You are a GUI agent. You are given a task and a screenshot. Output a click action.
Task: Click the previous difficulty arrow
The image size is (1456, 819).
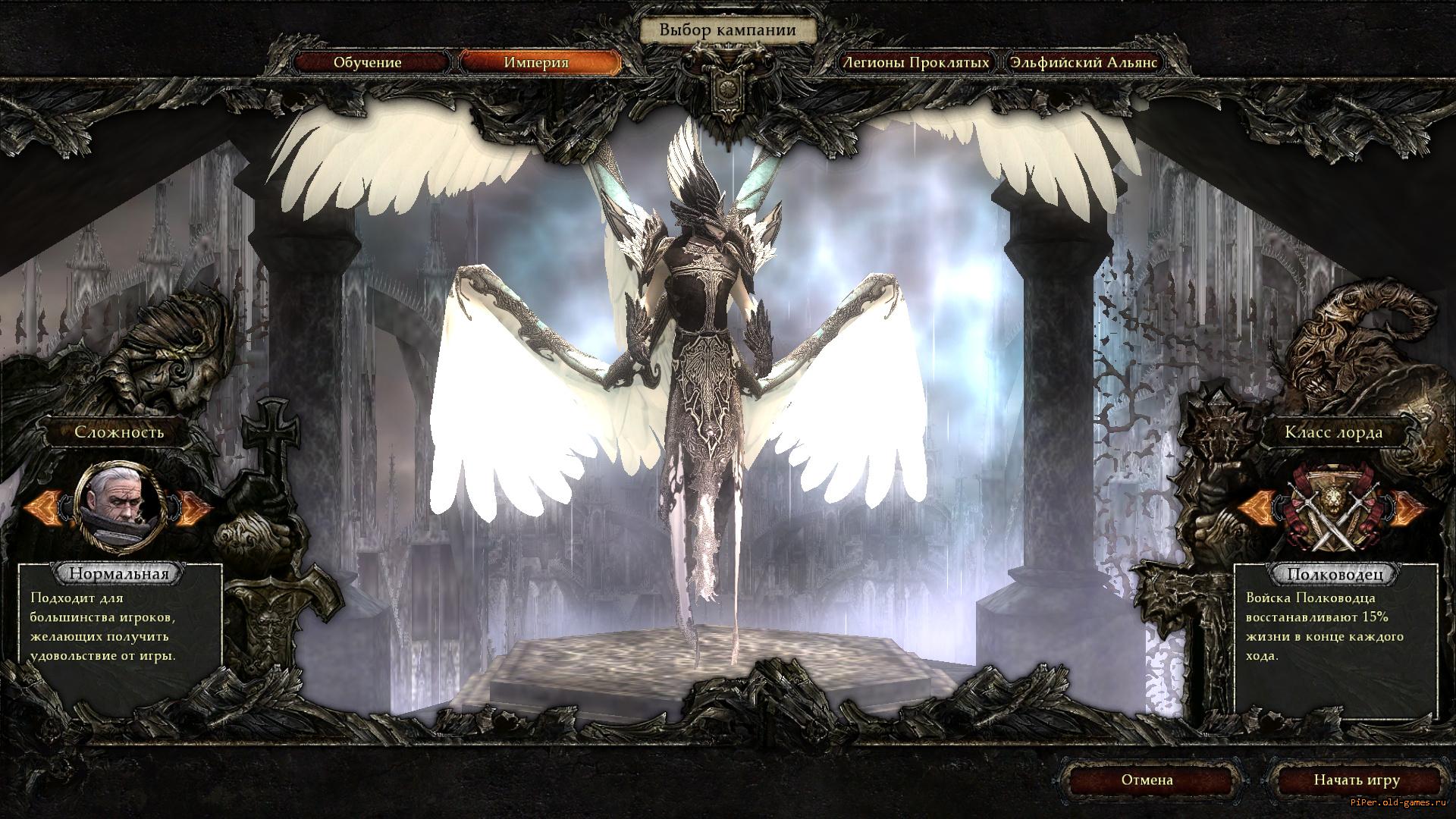(x=45, y=507)
